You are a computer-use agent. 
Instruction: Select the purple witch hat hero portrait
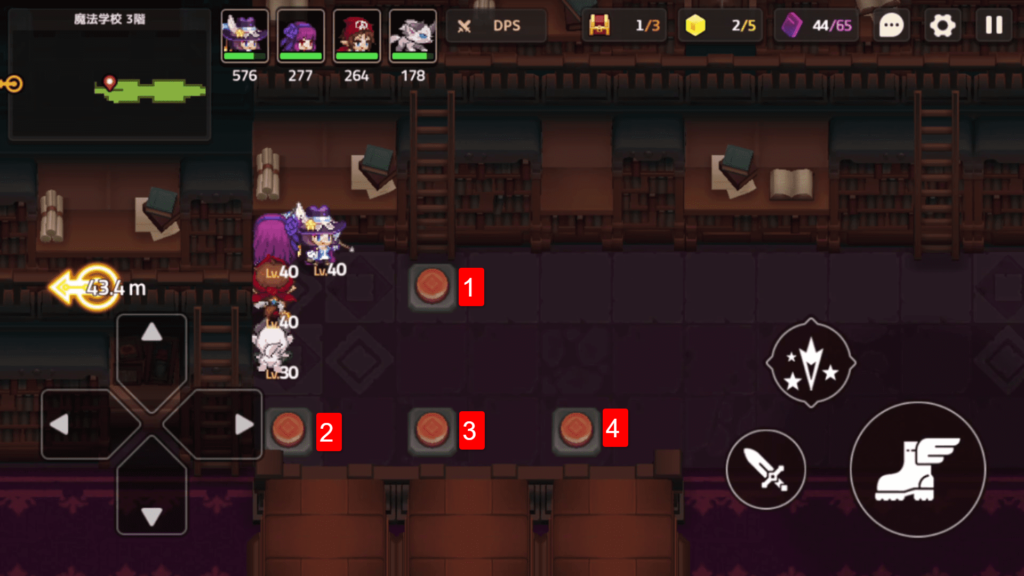pyautogui.click(x=244, y=36)
